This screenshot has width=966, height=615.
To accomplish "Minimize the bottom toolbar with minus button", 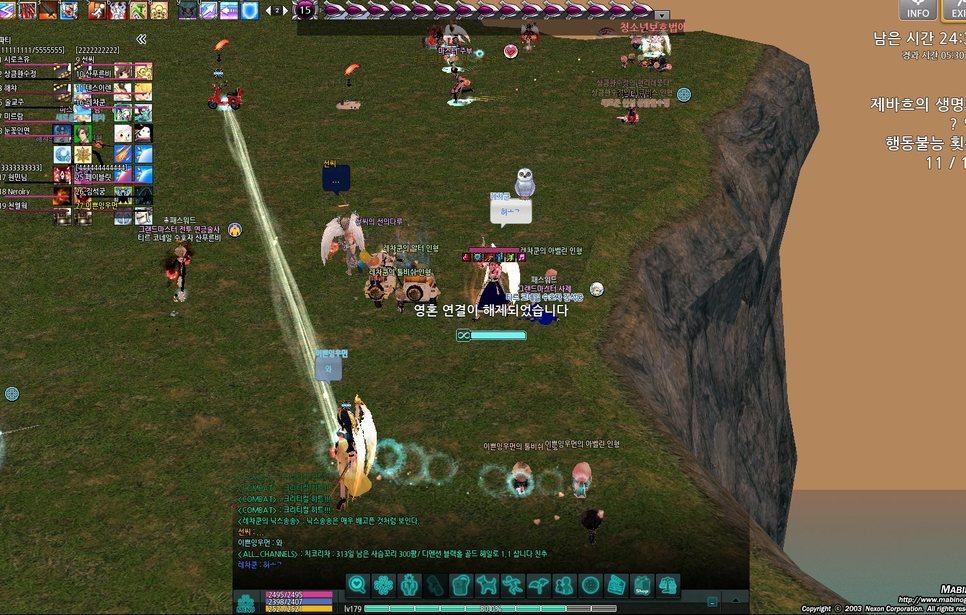I will [711, 602].
